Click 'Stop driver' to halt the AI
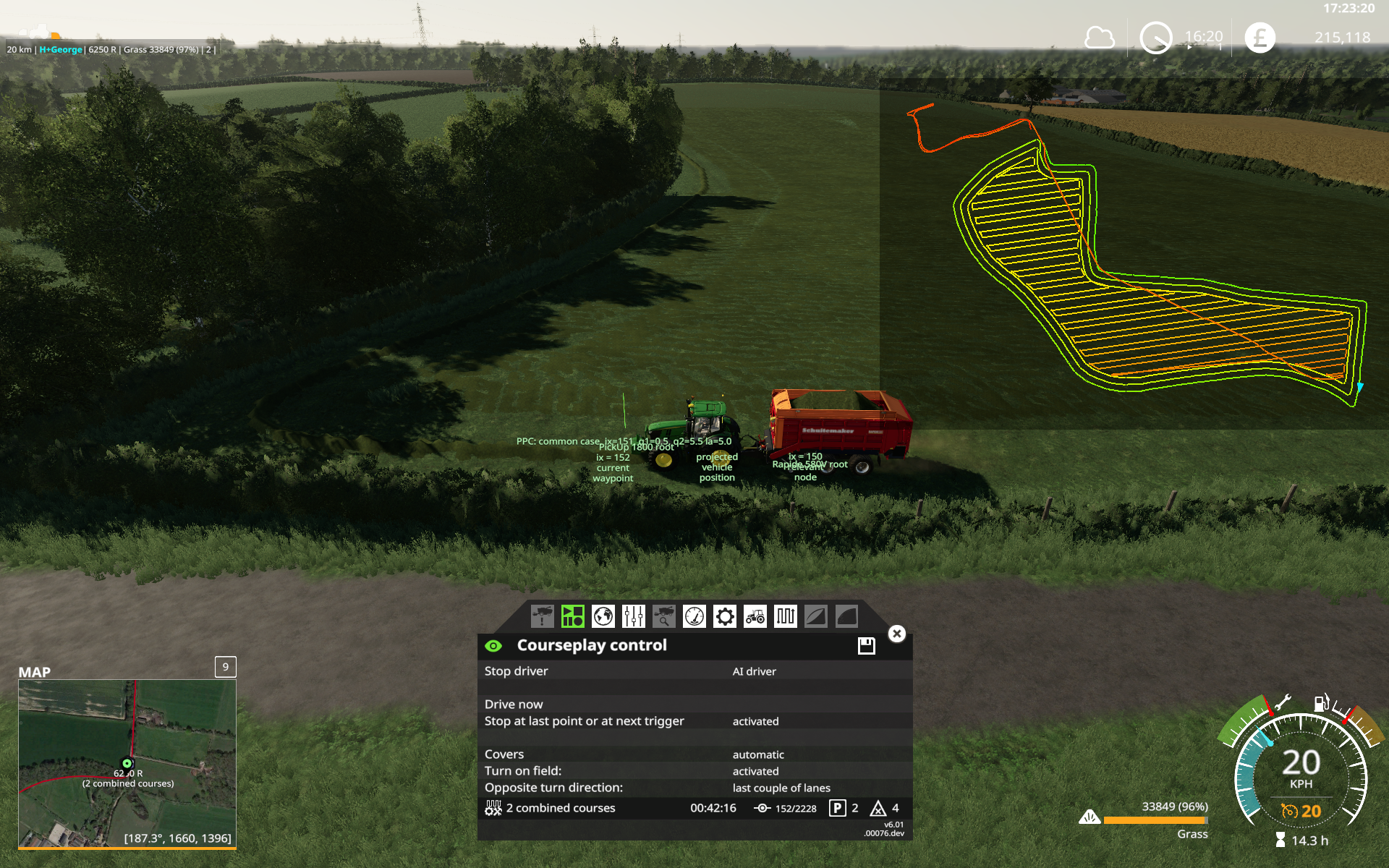 point(517,671)
